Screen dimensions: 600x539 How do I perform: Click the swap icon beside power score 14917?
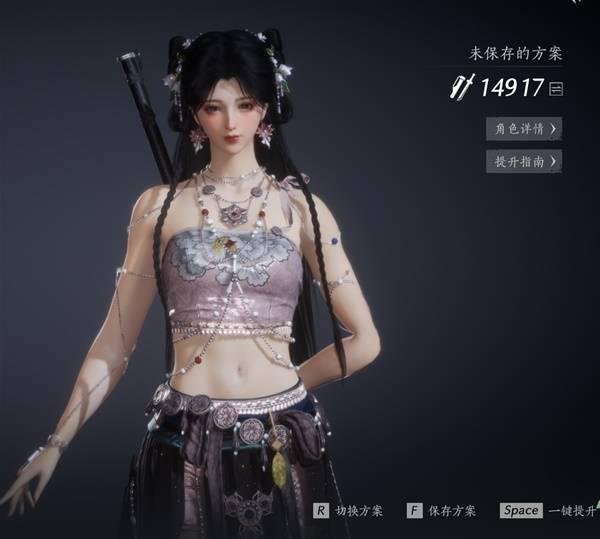[556, 89]
